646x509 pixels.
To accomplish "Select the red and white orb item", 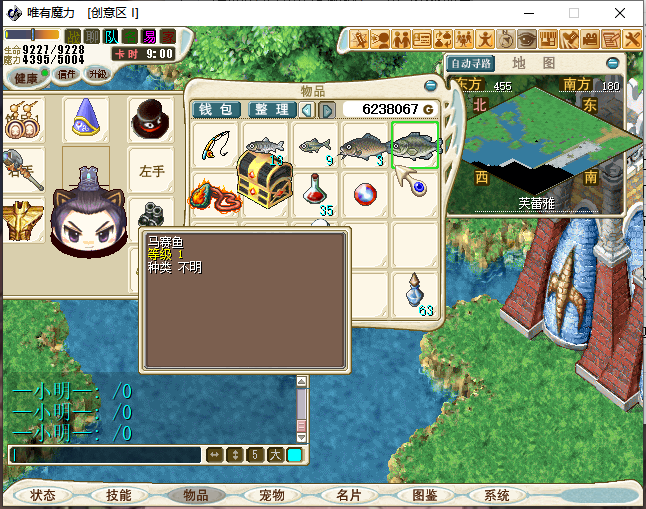I will pos(365,192).
